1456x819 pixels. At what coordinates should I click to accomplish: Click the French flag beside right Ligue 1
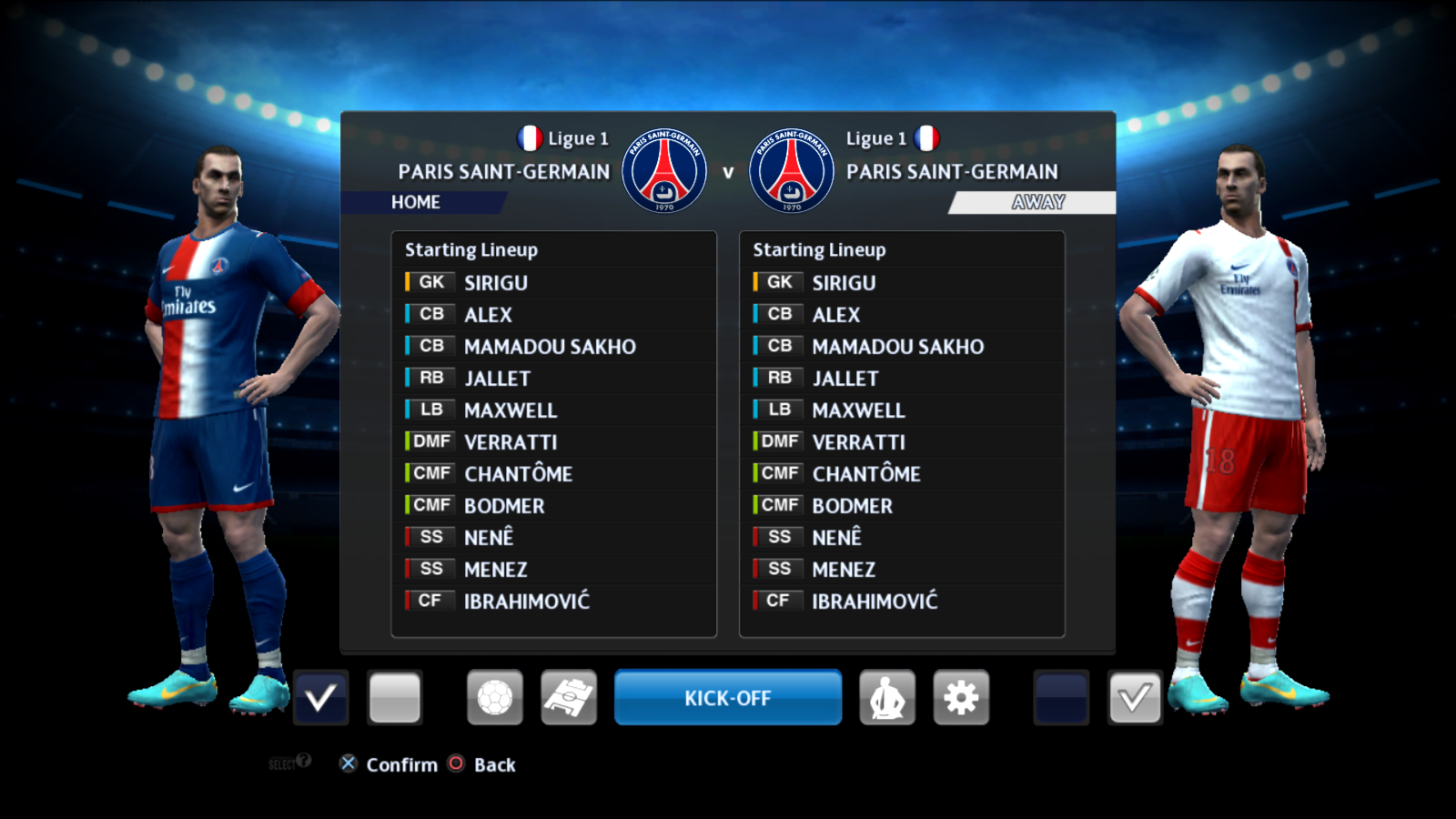click(x=925, y=138)
